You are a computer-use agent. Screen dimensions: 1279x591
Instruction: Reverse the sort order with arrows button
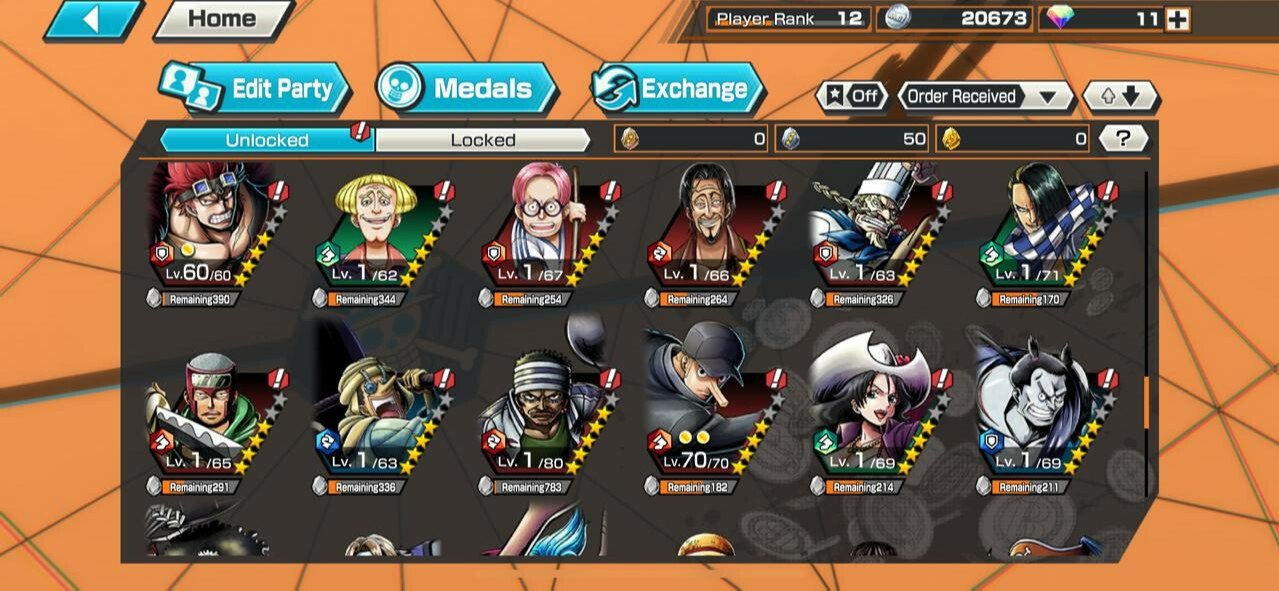1120,97
